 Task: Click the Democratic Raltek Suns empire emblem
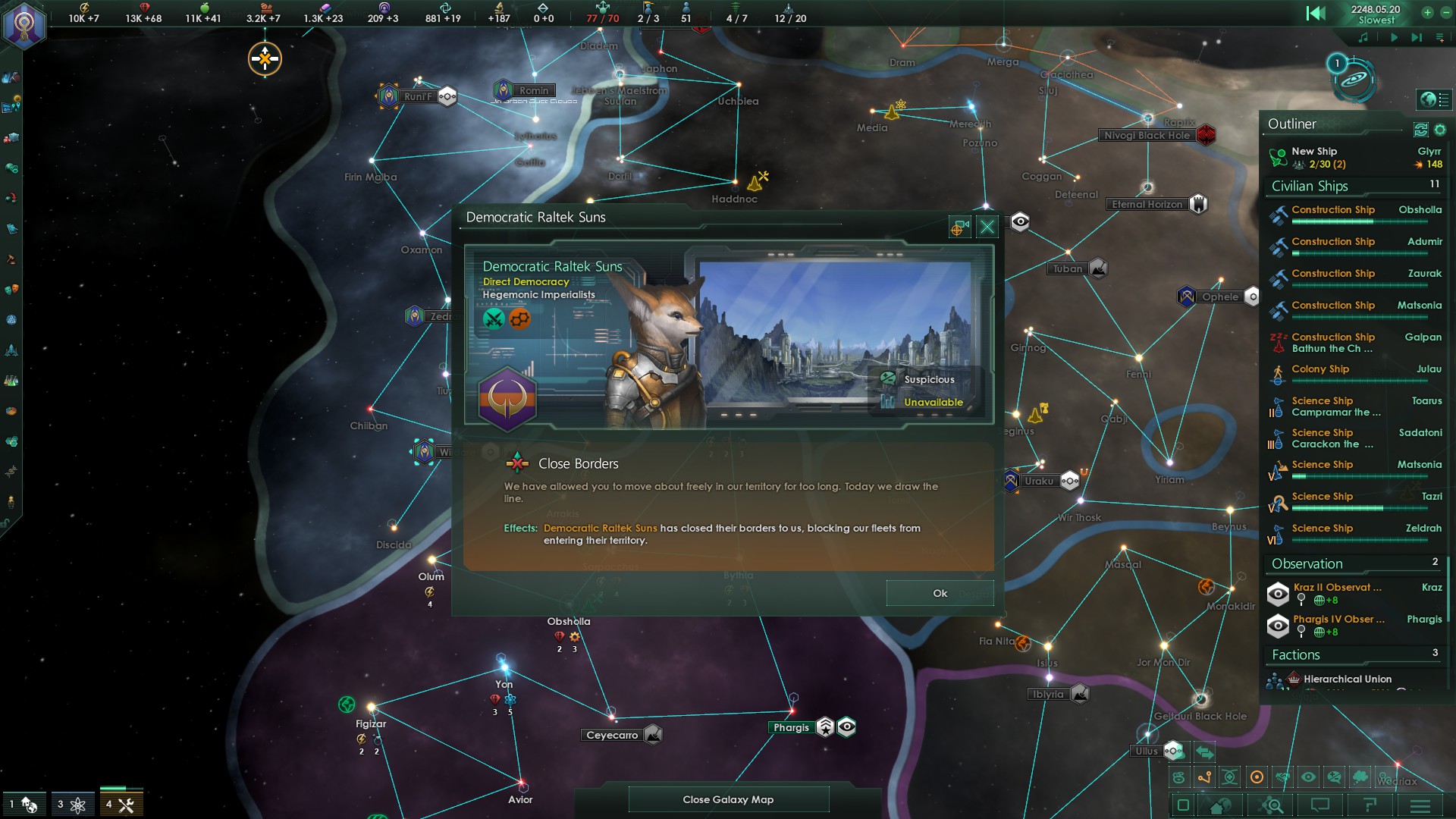[508, 400]
